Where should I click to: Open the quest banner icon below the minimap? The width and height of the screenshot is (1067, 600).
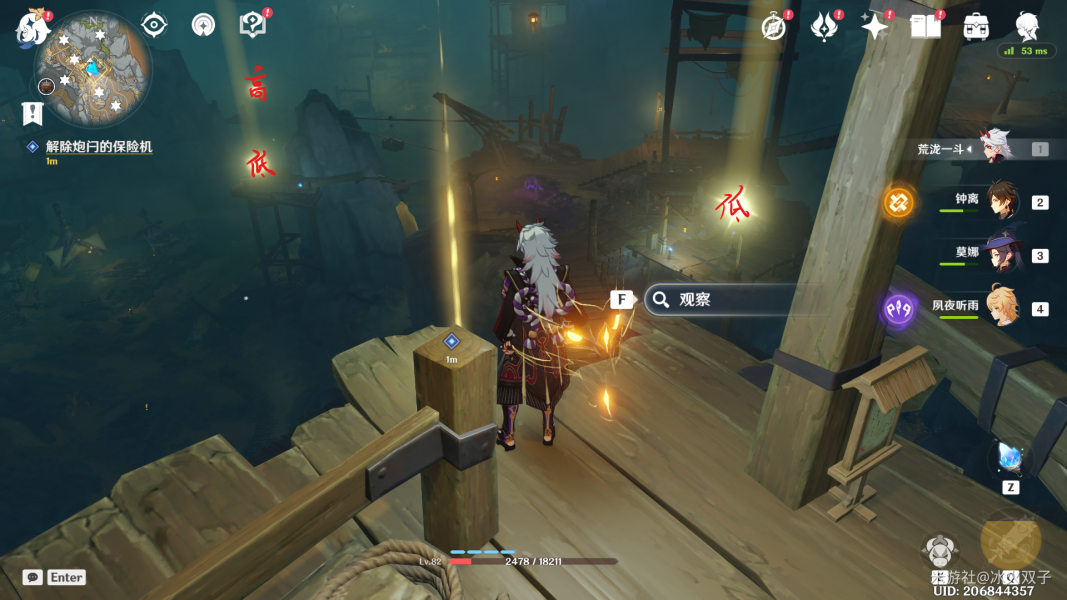point(32,113)
